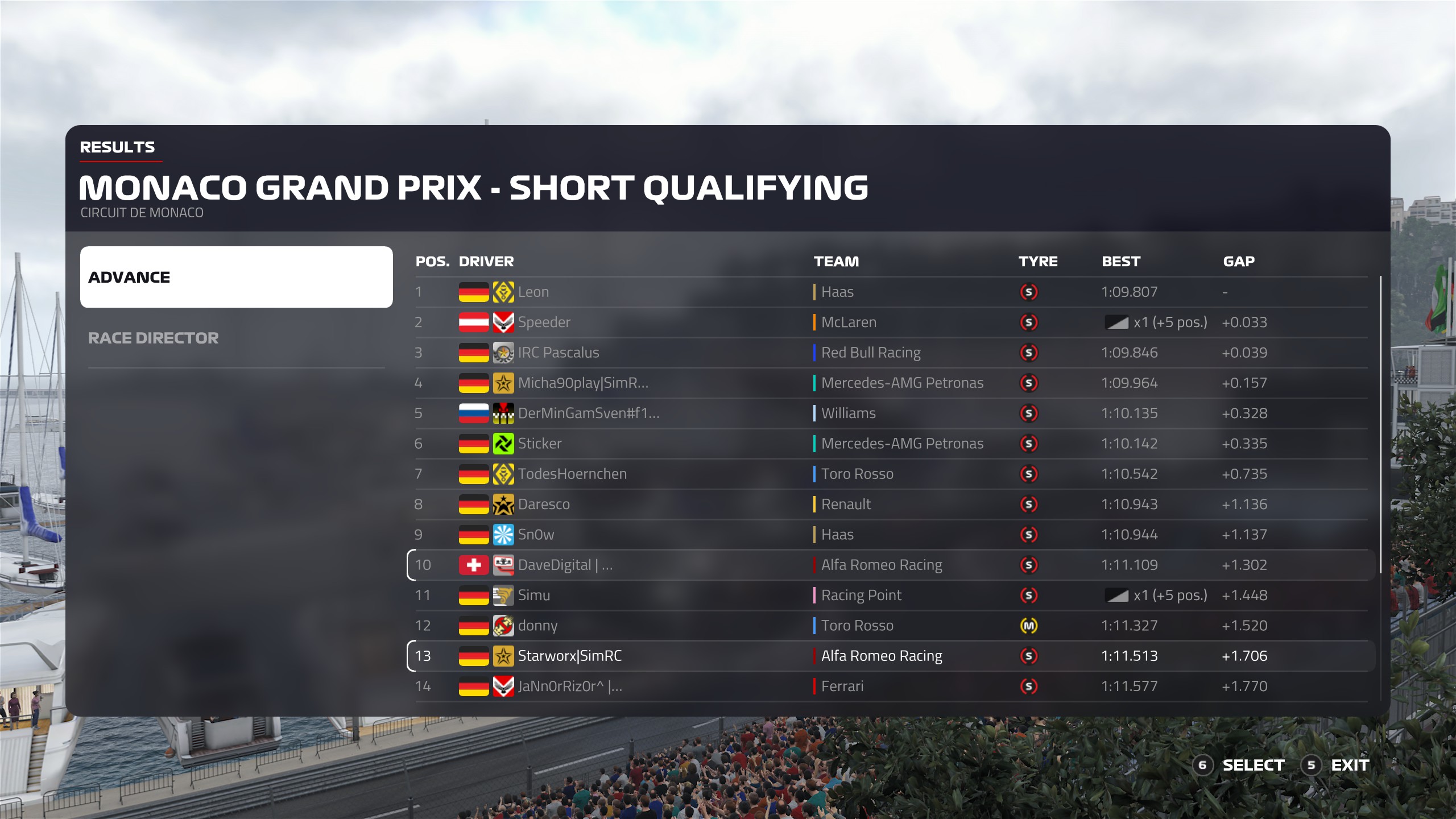The height and width of the screenshot is (819, 1456).
Task: Select the Starworx|SimRC row
Action: pos(891,656)
